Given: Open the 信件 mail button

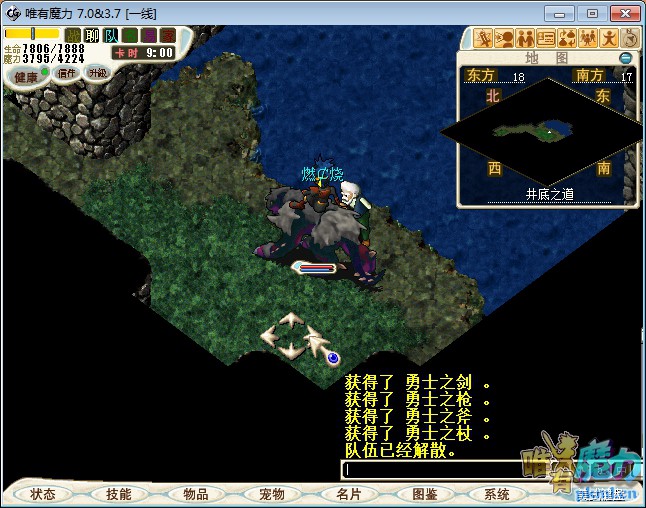Looking at the screenshot, I should (67, 73).
